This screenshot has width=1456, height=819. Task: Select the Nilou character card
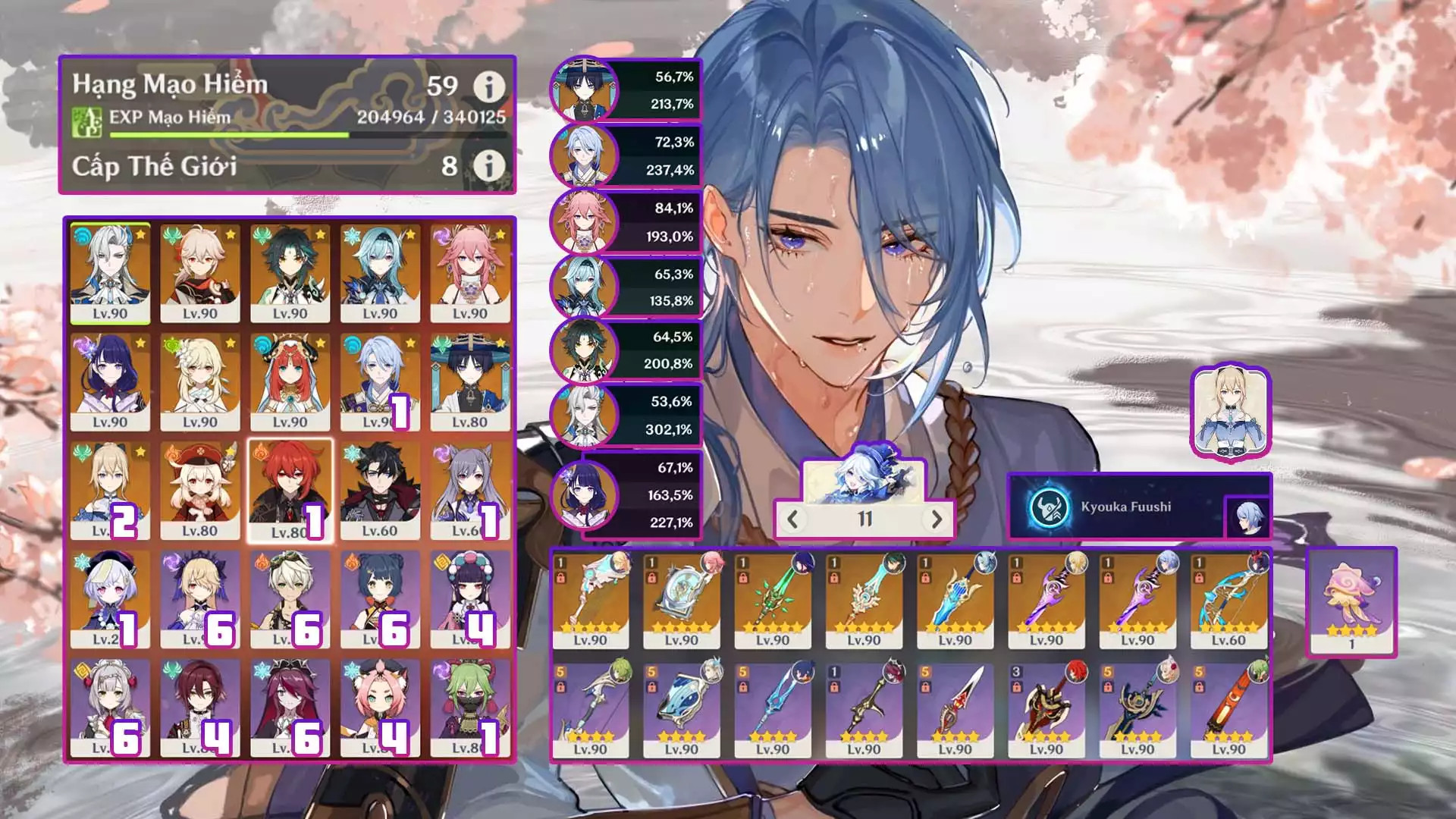290,381
